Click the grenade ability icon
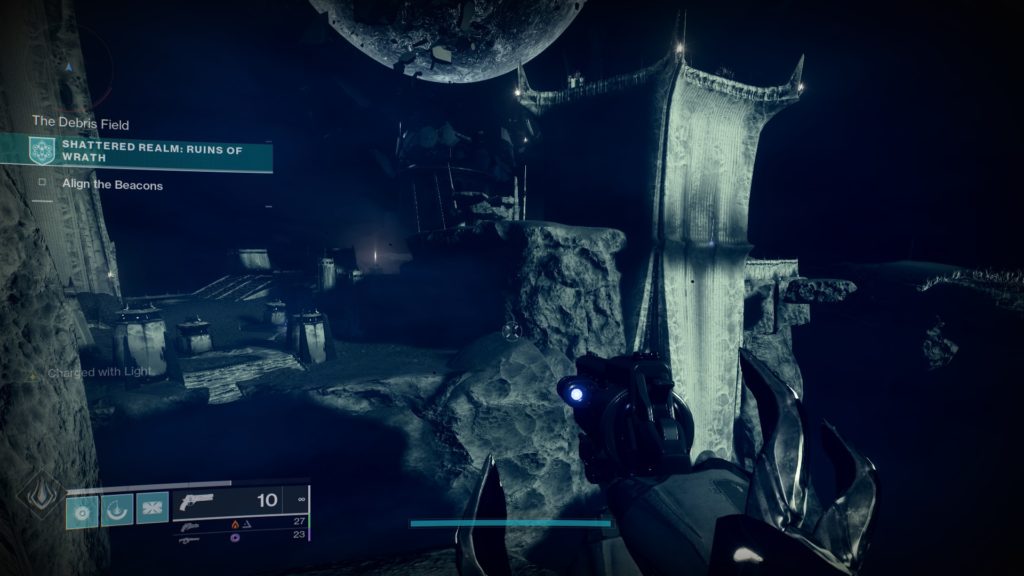The image size is (1024, 576). tap(82, 509)
